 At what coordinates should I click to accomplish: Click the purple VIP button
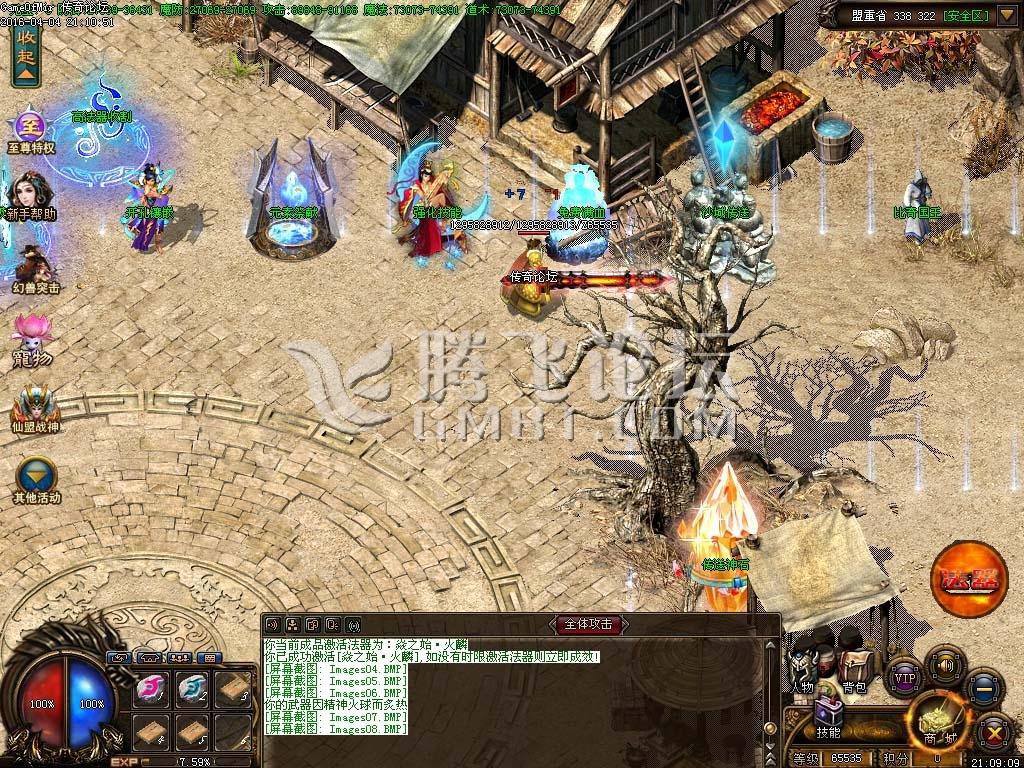pos(904,677)
